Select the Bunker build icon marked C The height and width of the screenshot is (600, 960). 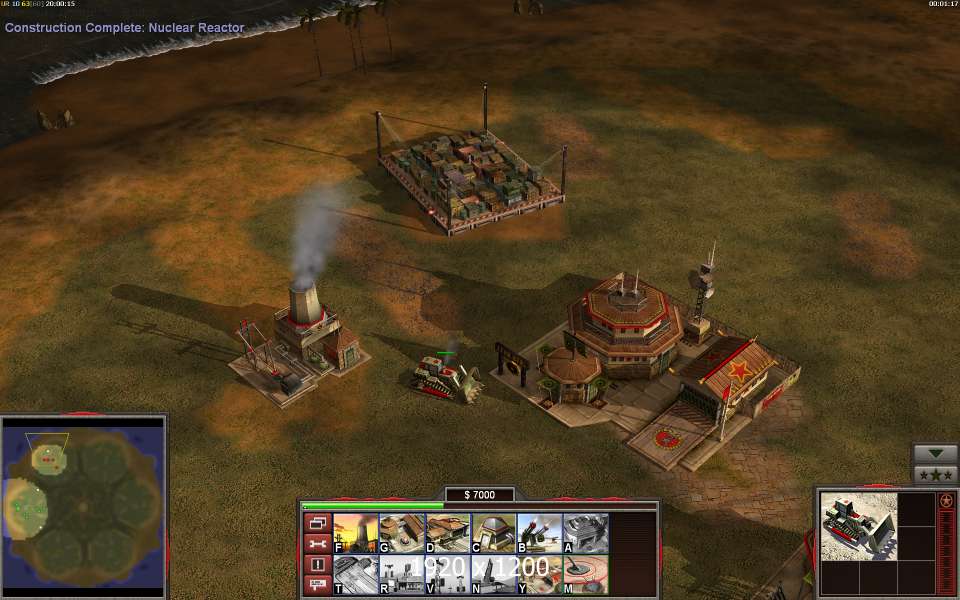click(x=494, y=534)
